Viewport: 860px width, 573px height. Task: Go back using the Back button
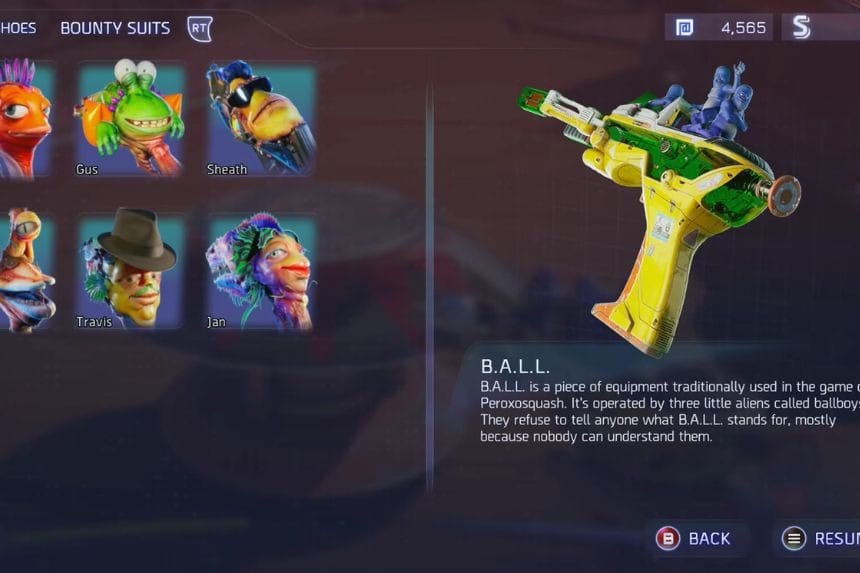(694, 538)
